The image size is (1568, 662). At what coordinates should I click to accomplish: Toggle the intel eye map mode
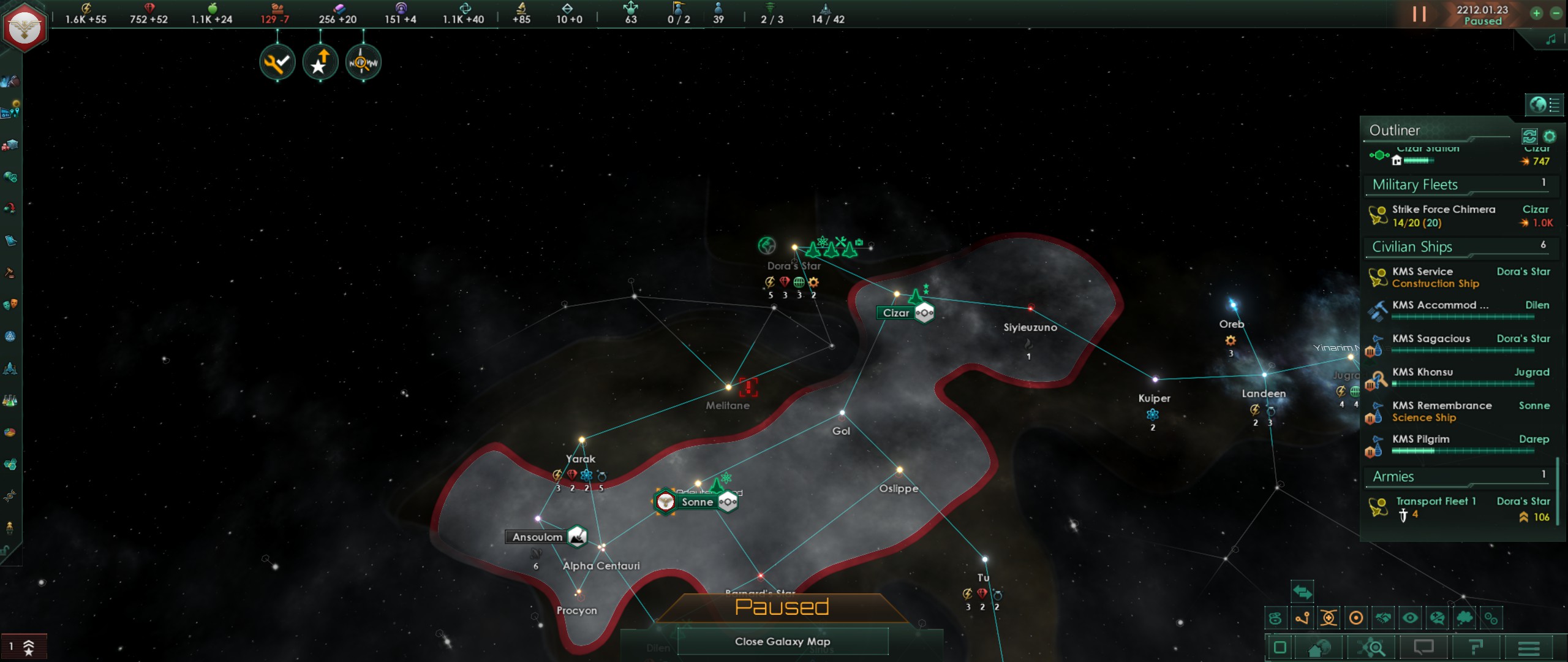click(1411, 618)
